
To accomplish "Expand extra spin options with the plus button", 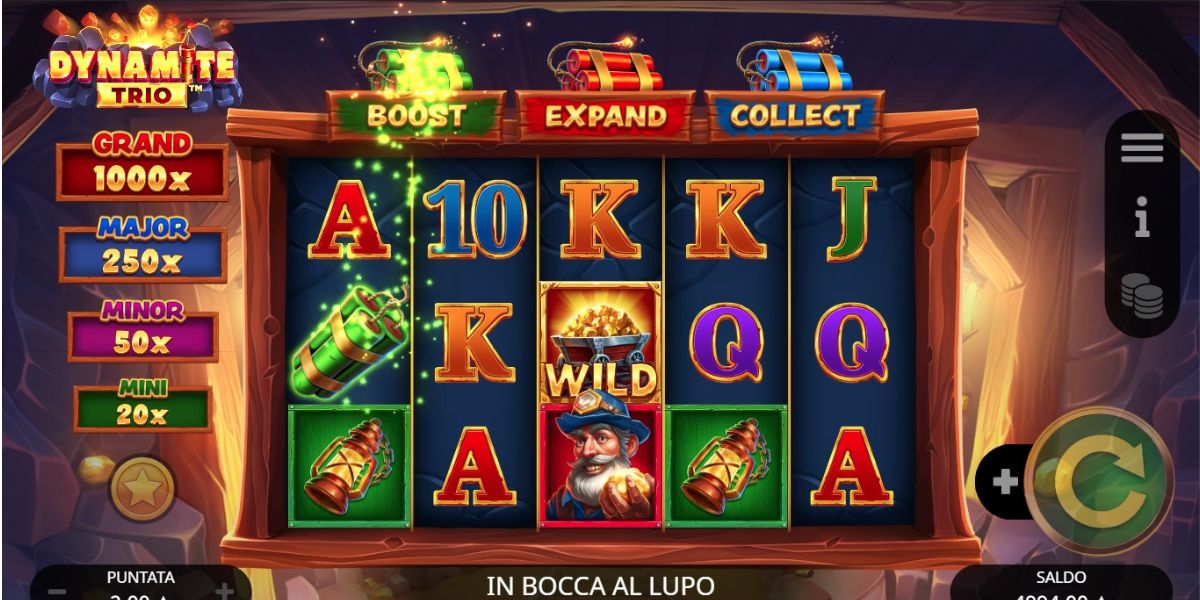I will (x=1004, y=482).
